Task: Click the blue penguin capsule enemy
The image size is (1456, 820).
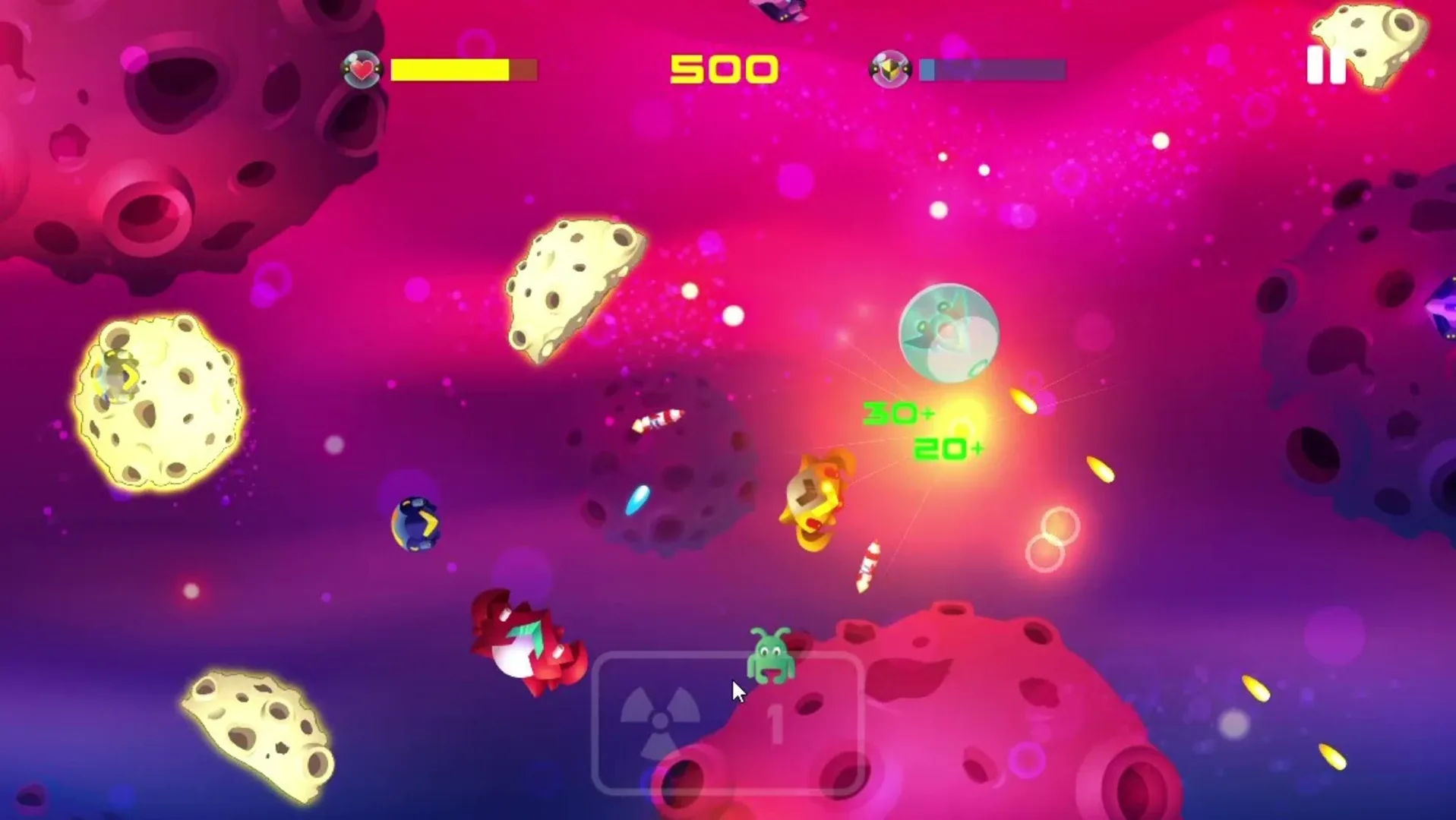Action: 416,524
